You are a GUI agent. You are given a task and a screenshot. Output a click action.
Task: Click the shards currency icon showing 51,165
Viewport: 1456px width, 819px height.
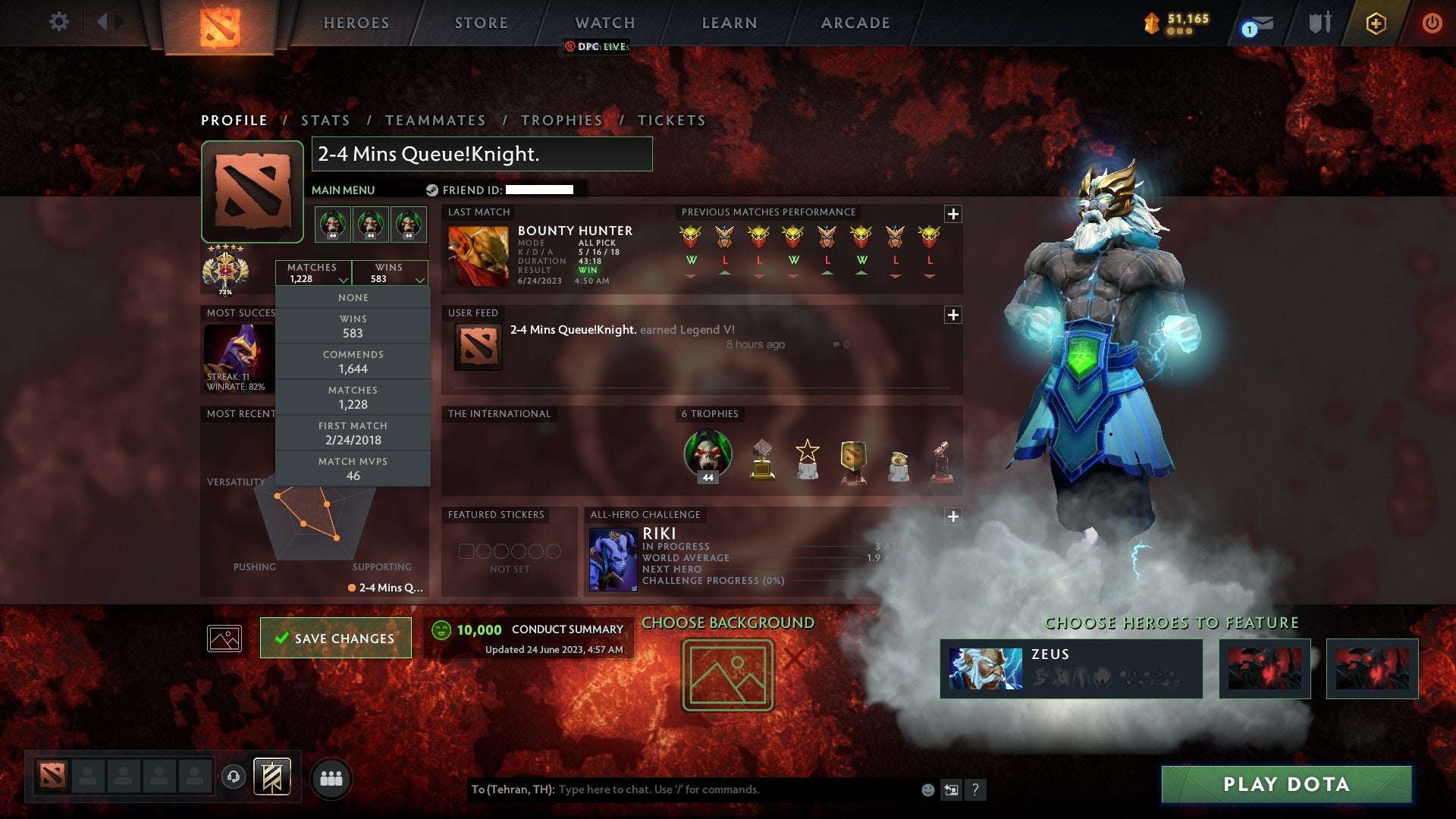pos(1151,23)
